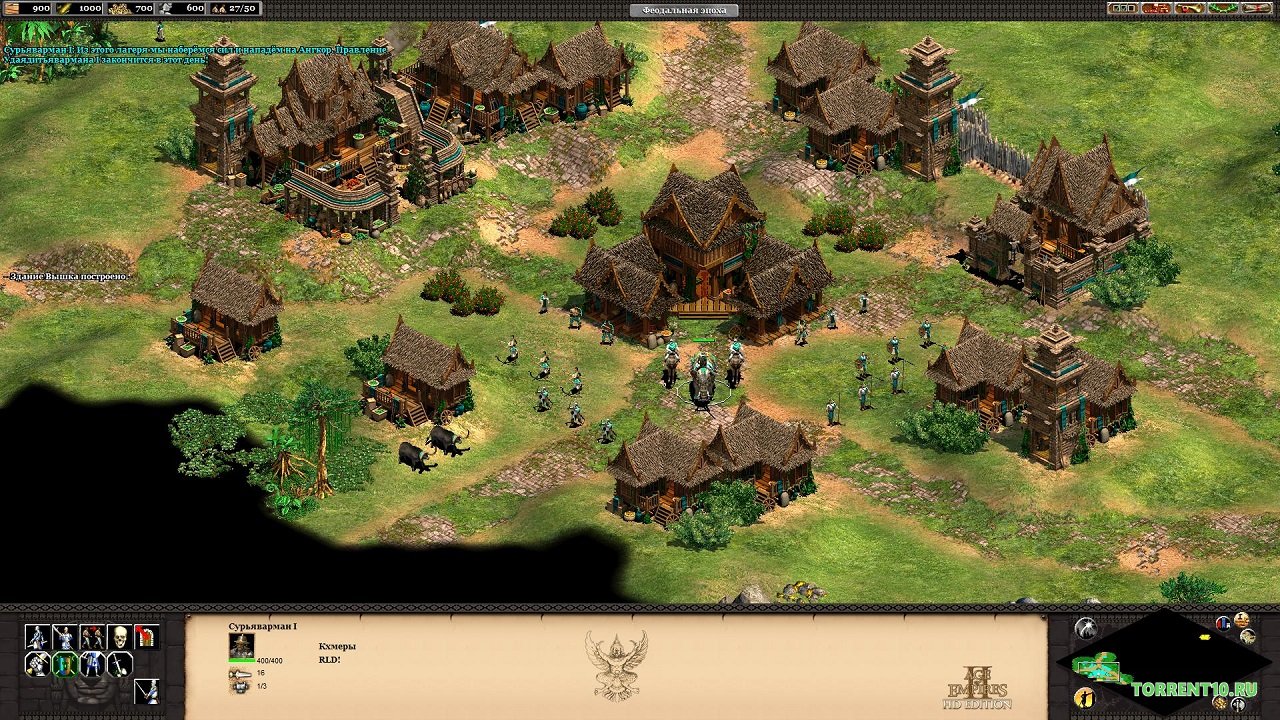
Task: Click the Stop command icon
Action: [146, 690]
